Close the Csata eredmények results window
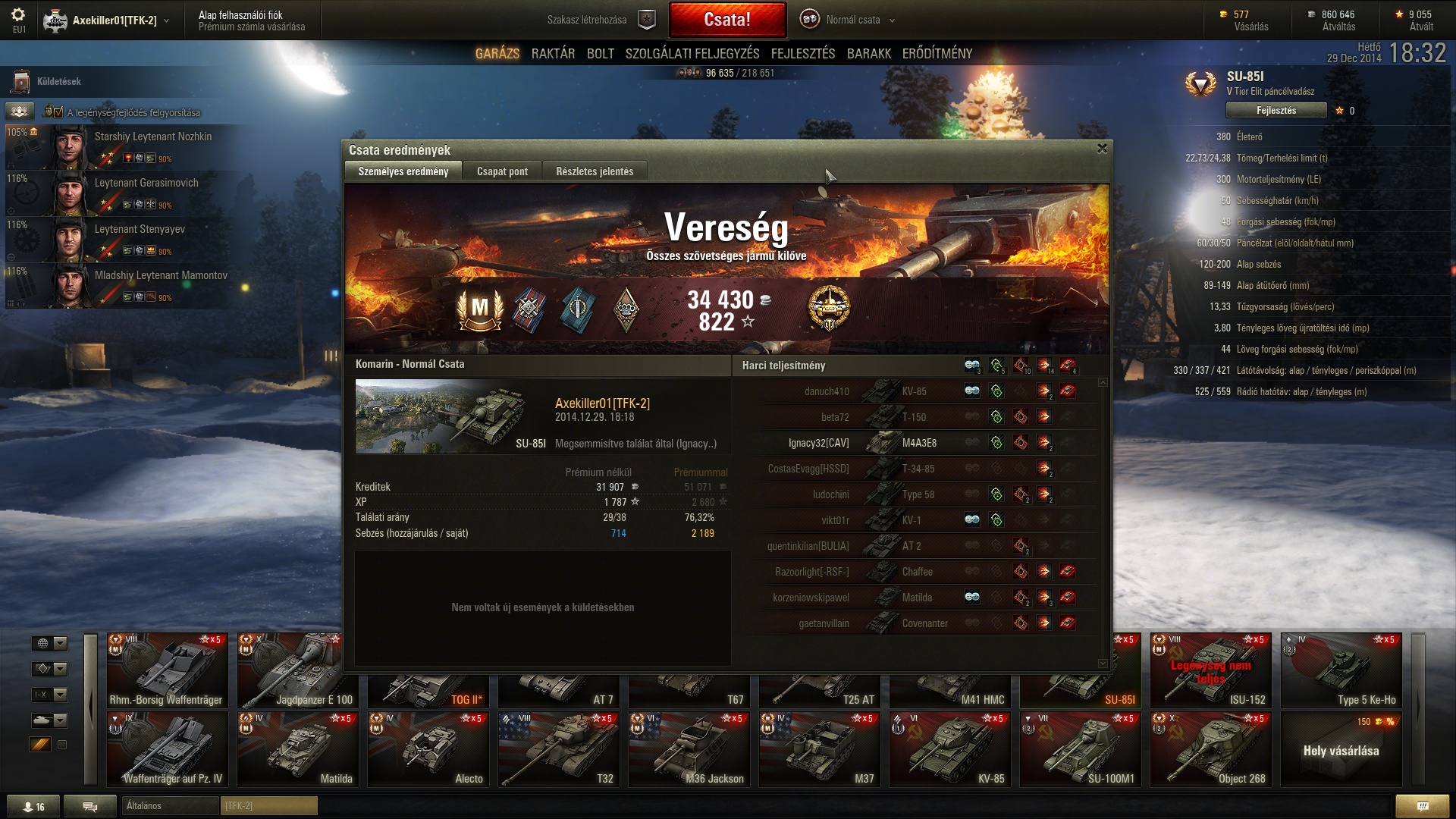 pos(1102,149)
